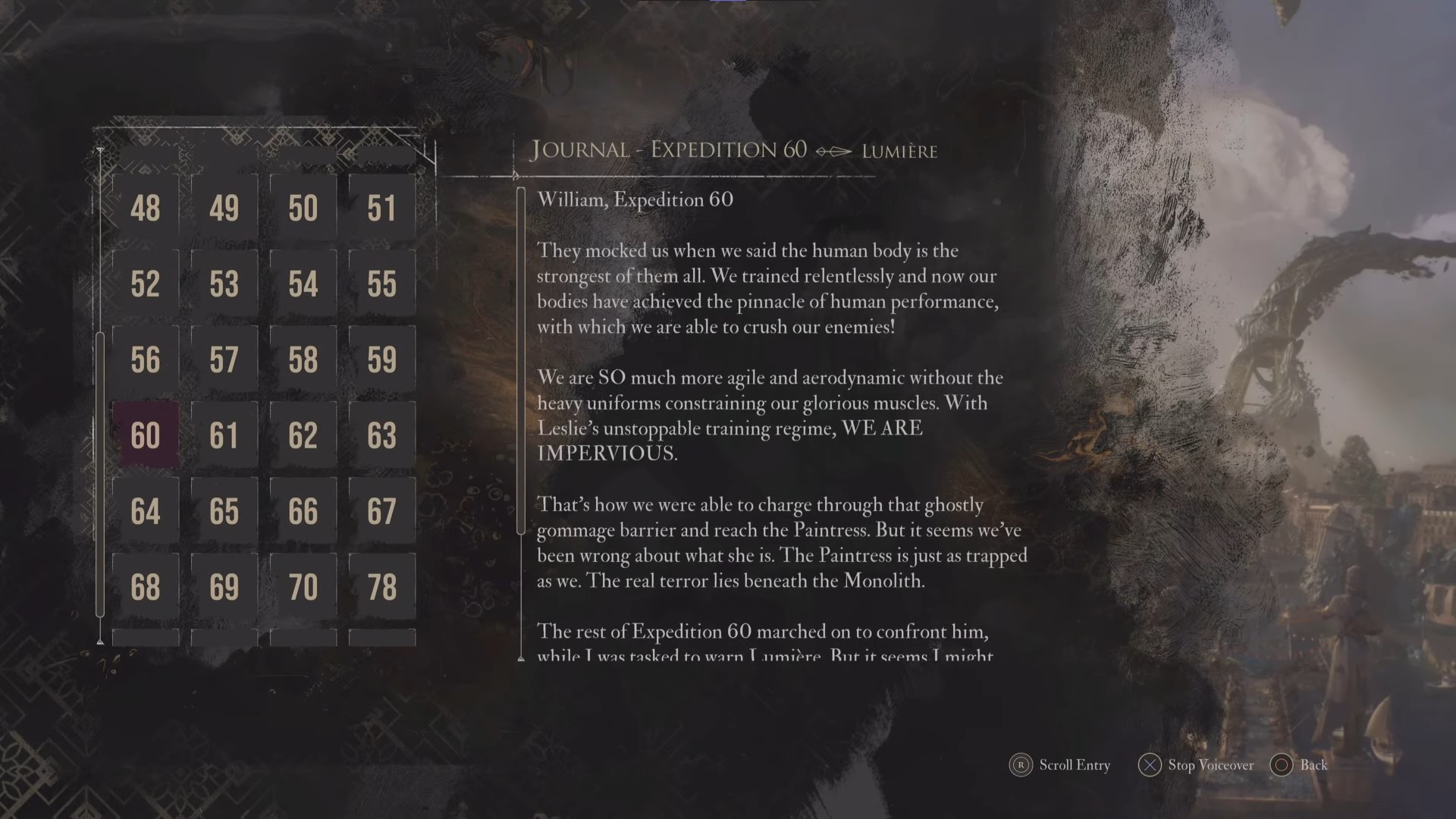1456x819 pixels.
Task: Open journal entry 48
Action: click(x=145, y=208)
